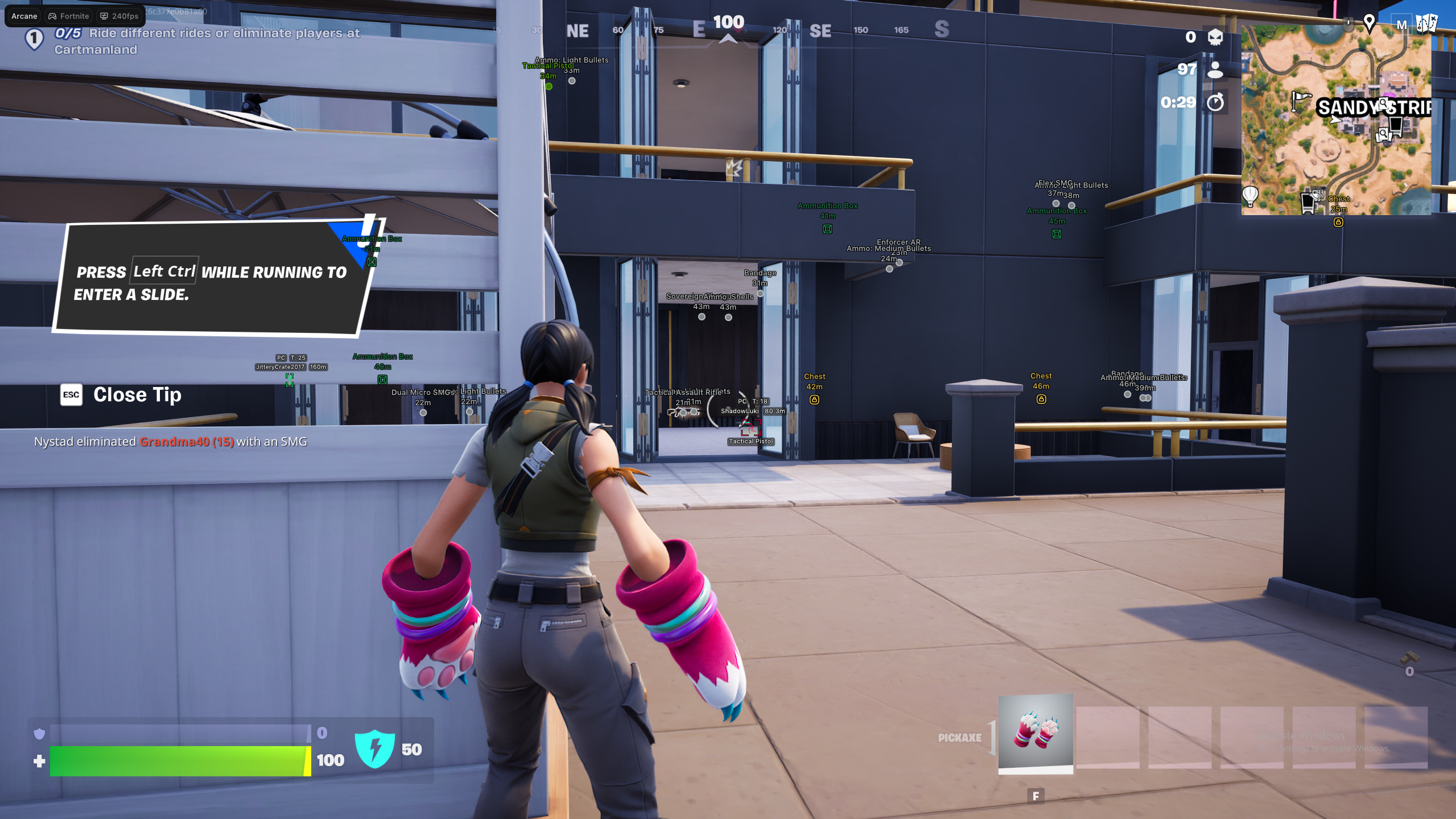Toggle the 240fps overlay indicator
This screenshot has height=819, width=1456.
coord(119,16)
